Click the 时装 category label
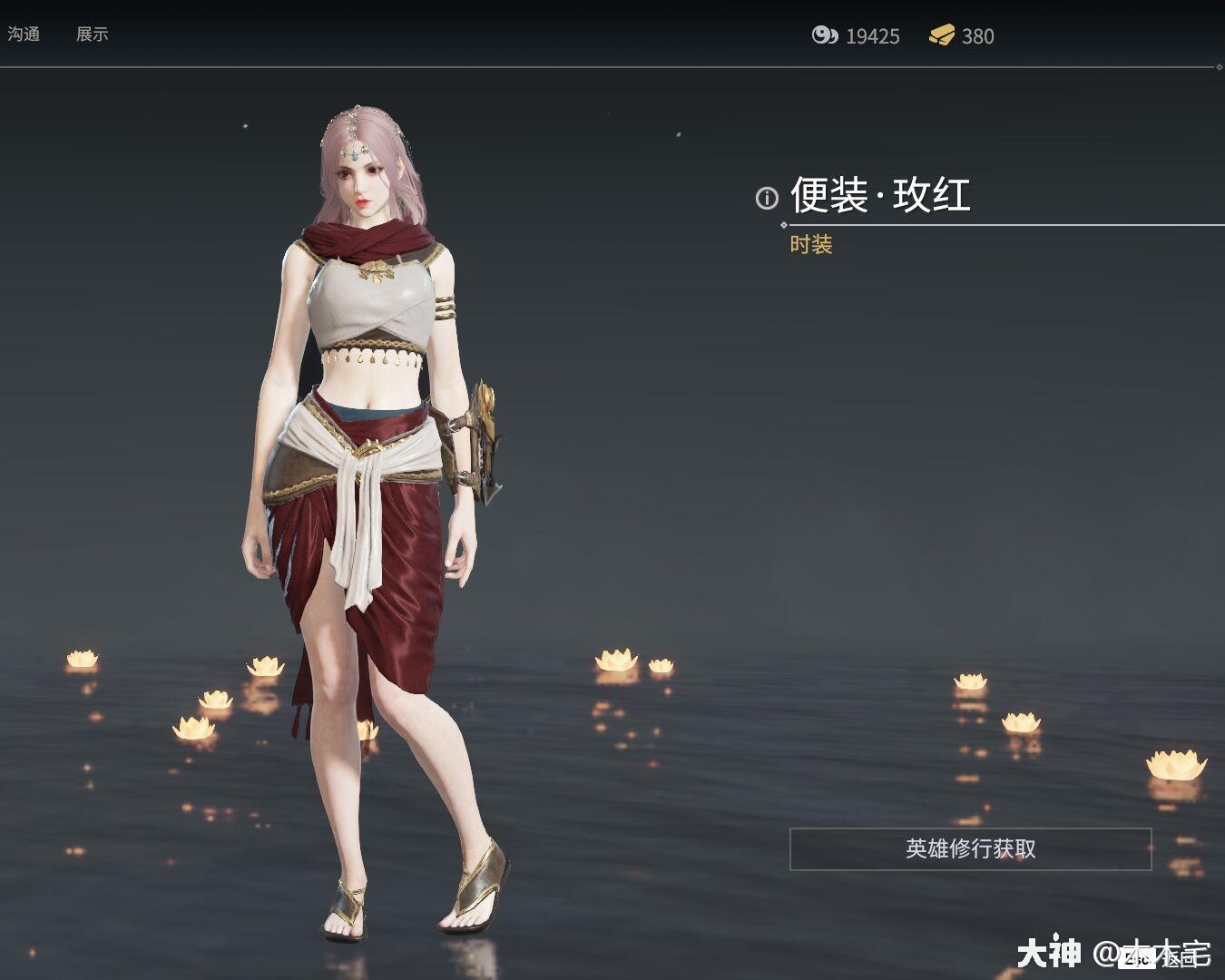 tap(810, 245)
